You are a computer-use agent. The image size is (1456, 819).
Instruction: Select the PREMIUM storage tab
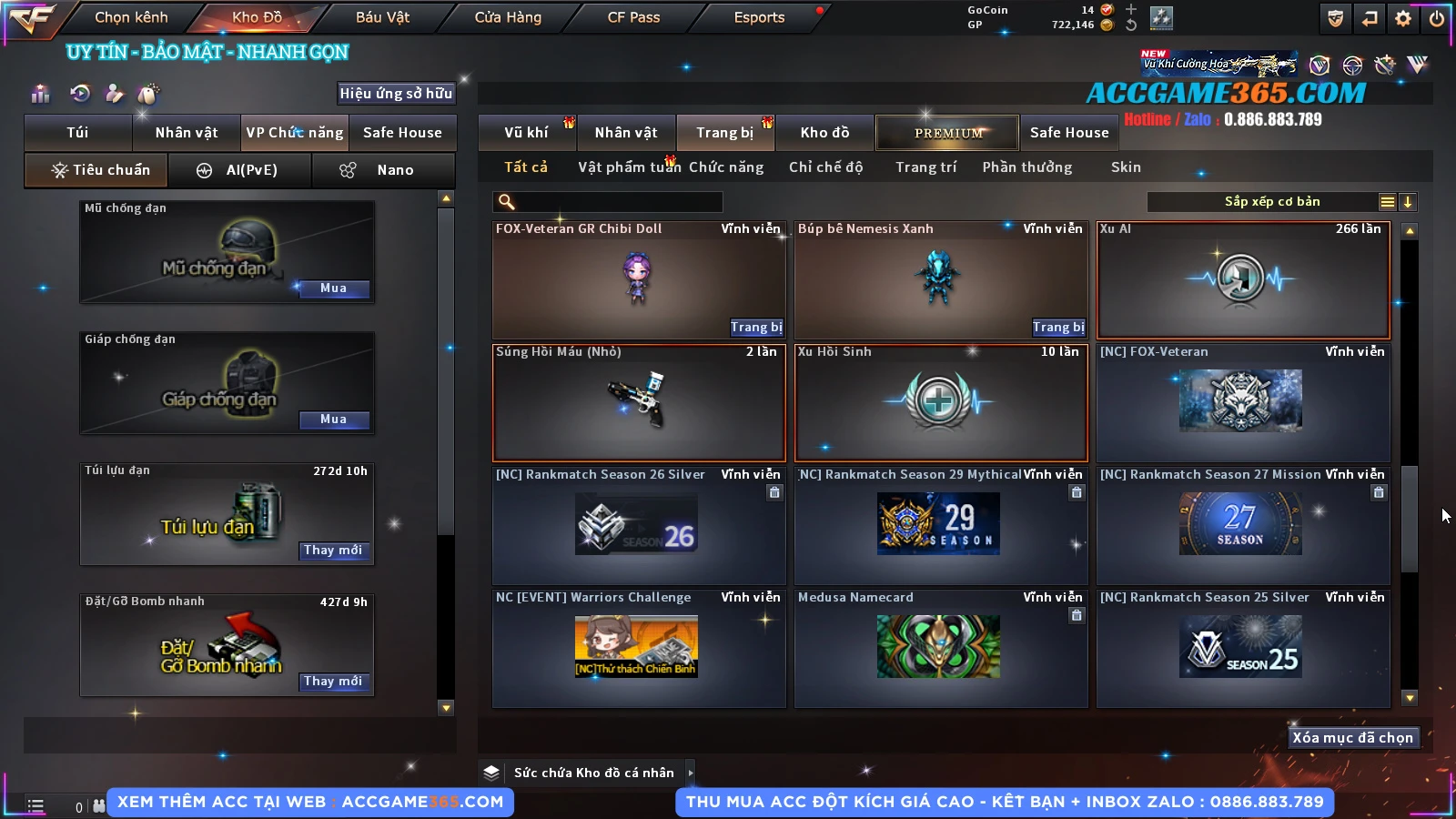click(x=947, y=133)
